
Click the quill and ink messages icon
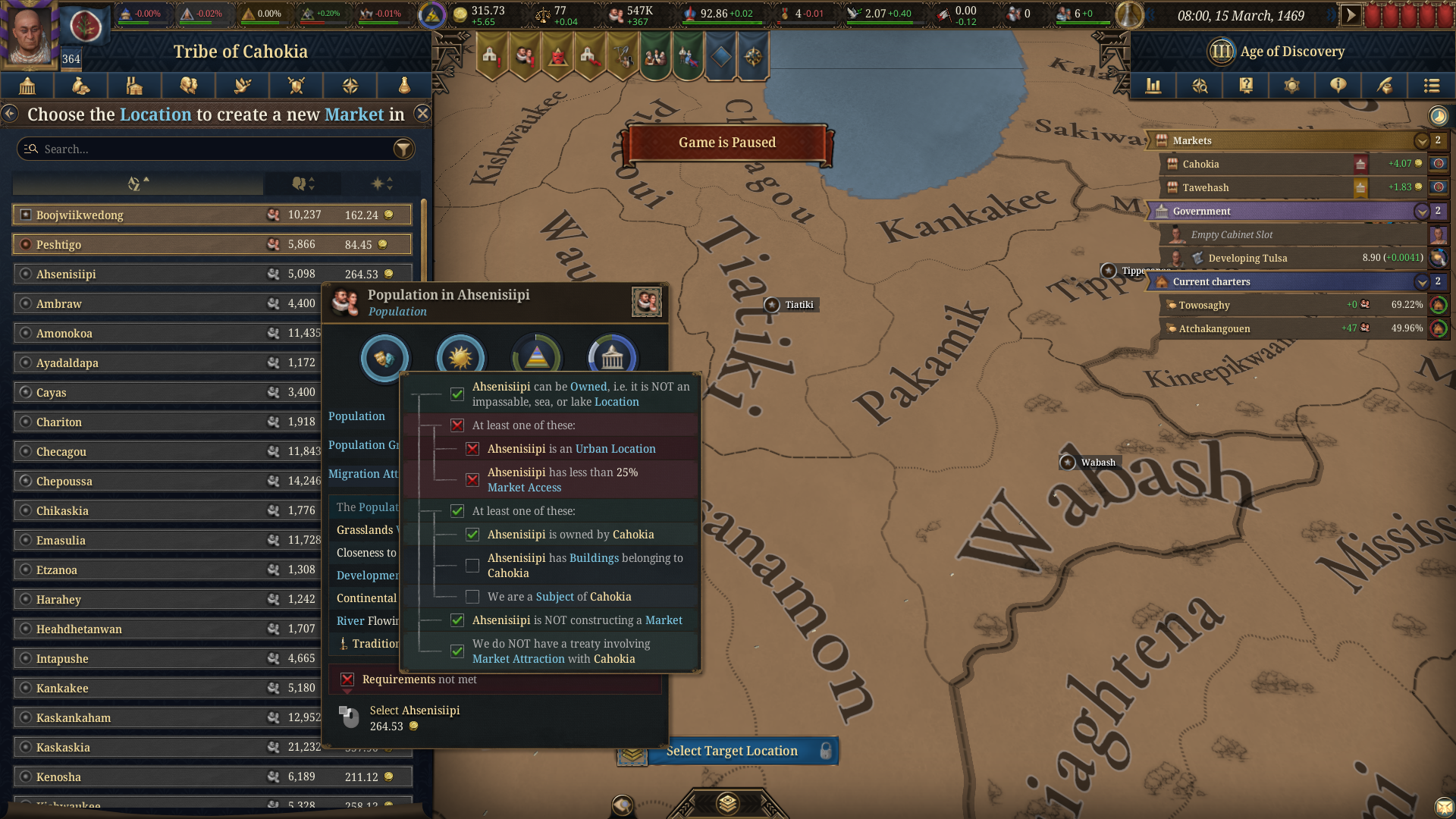pos(1385,86)
